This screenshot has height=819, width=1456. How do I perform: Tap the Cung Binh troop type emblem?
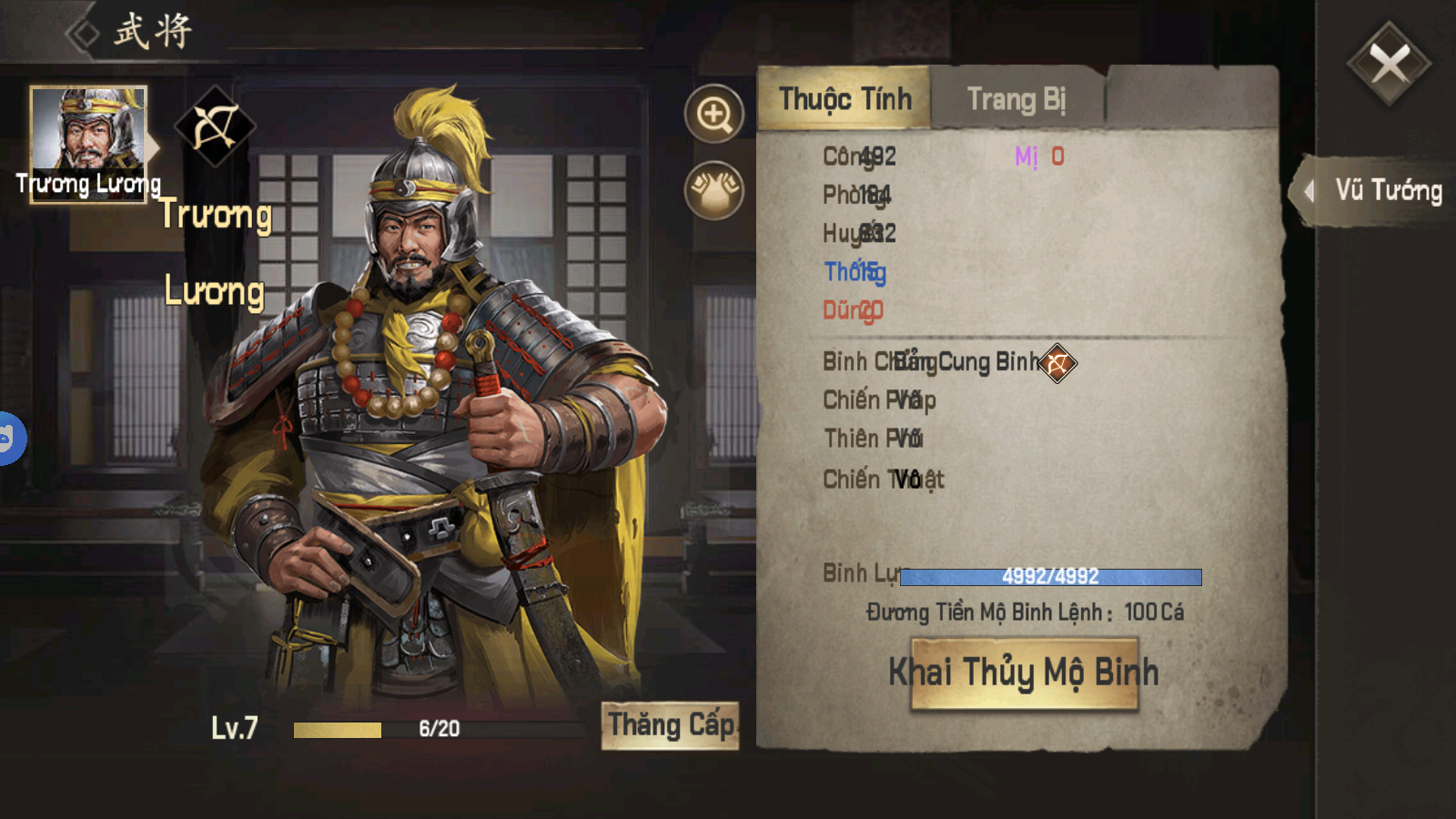tap(1057, 363)
